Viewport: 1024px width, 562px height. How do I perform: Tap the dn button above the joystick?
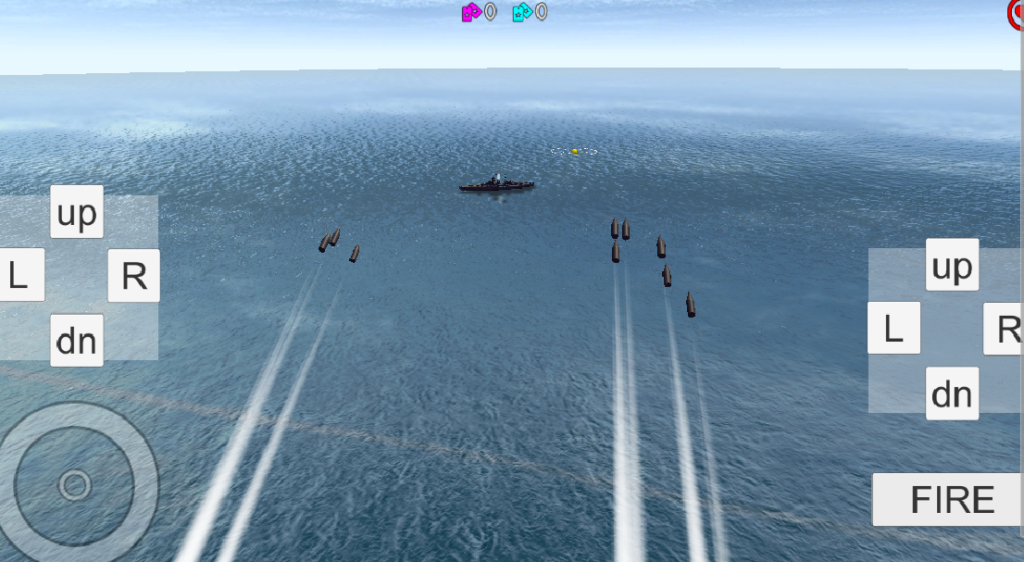click(x=77, y=340)
